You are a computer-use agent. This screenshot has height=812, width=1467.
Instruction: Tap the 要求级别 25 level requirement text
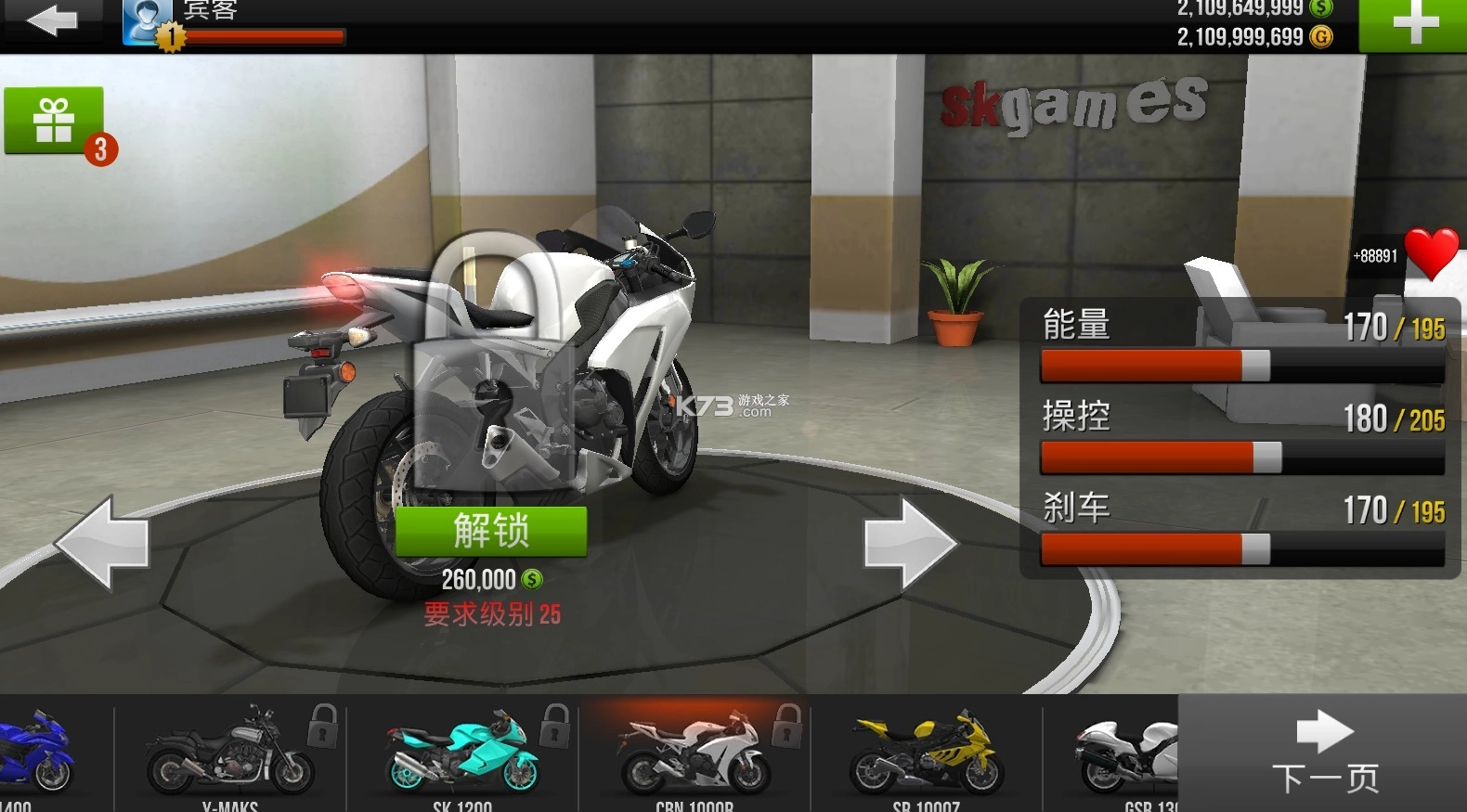click(492, 615)
